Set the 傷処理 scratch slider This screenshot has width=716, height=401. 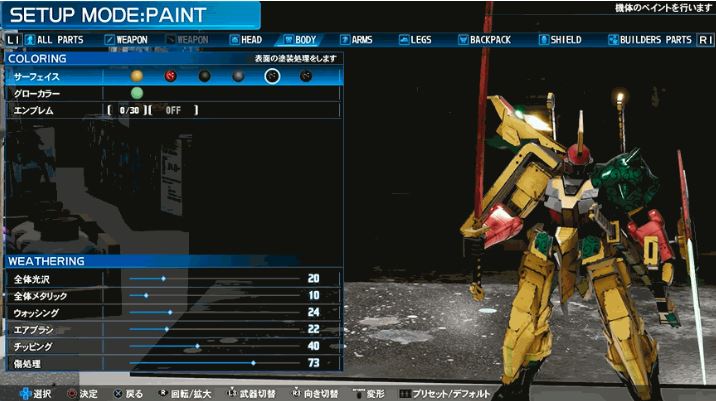[253, 363]
